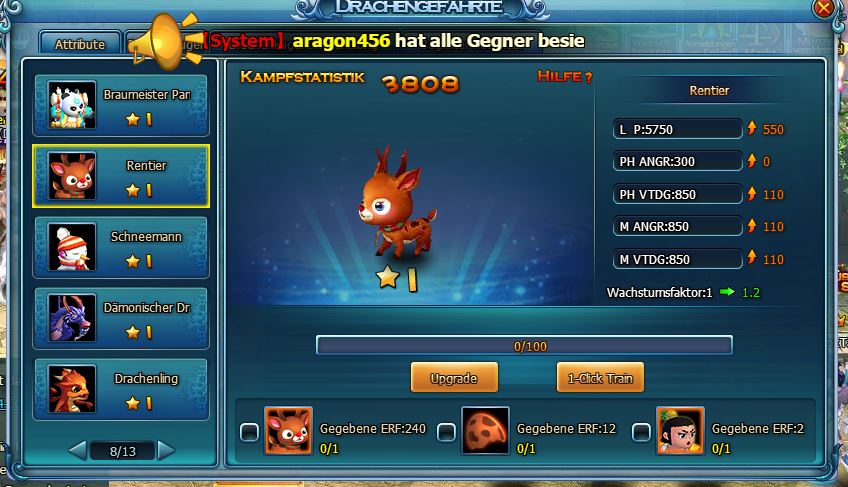Select the Dämonischer Drache companion
Viewport: 848px width, 487px height.
point(120,318)
